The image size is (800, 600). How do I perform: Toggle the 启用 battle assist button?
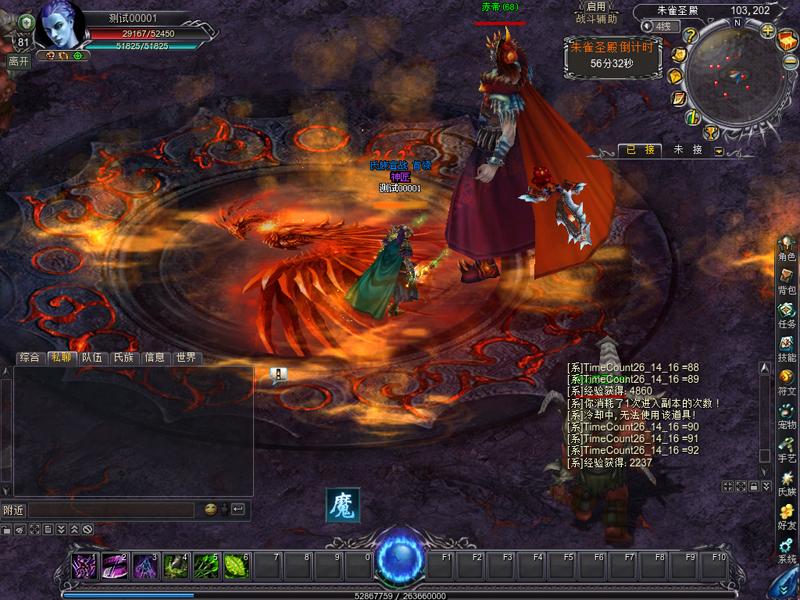[x=596, y=6]
